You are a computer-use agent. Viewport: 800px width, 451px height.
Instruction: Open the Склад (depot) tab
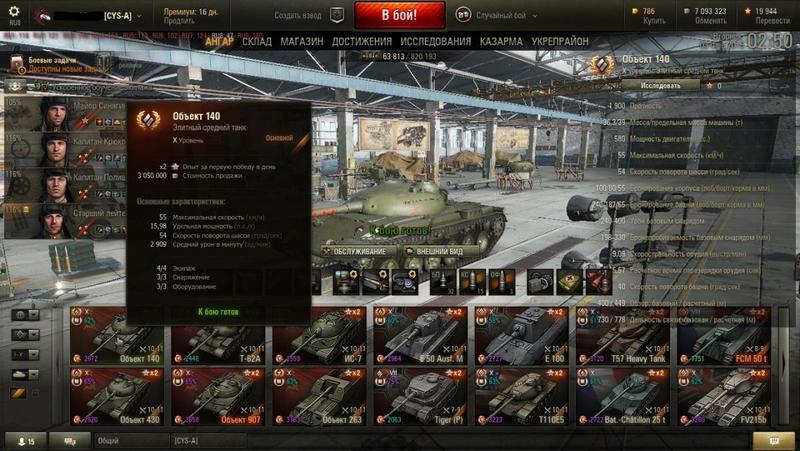point(257,42)
